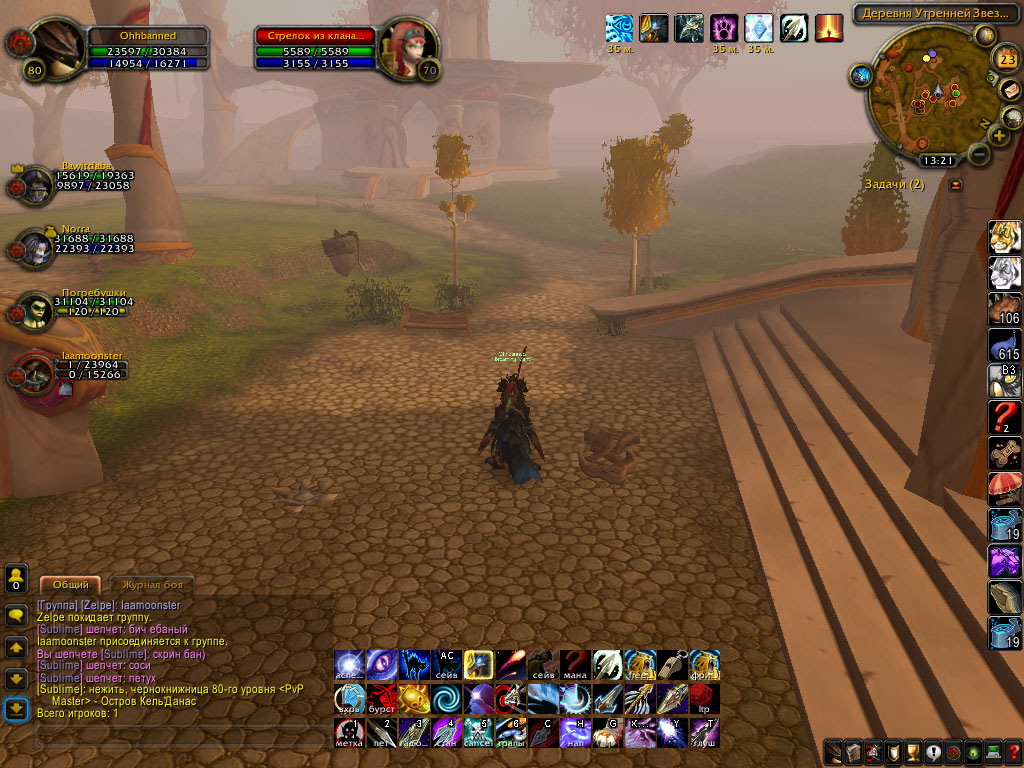Zoom out the minimap with the minus button
Image resolution: width=1024 pixels, height=768 pixels.
(x=979, y=155)
